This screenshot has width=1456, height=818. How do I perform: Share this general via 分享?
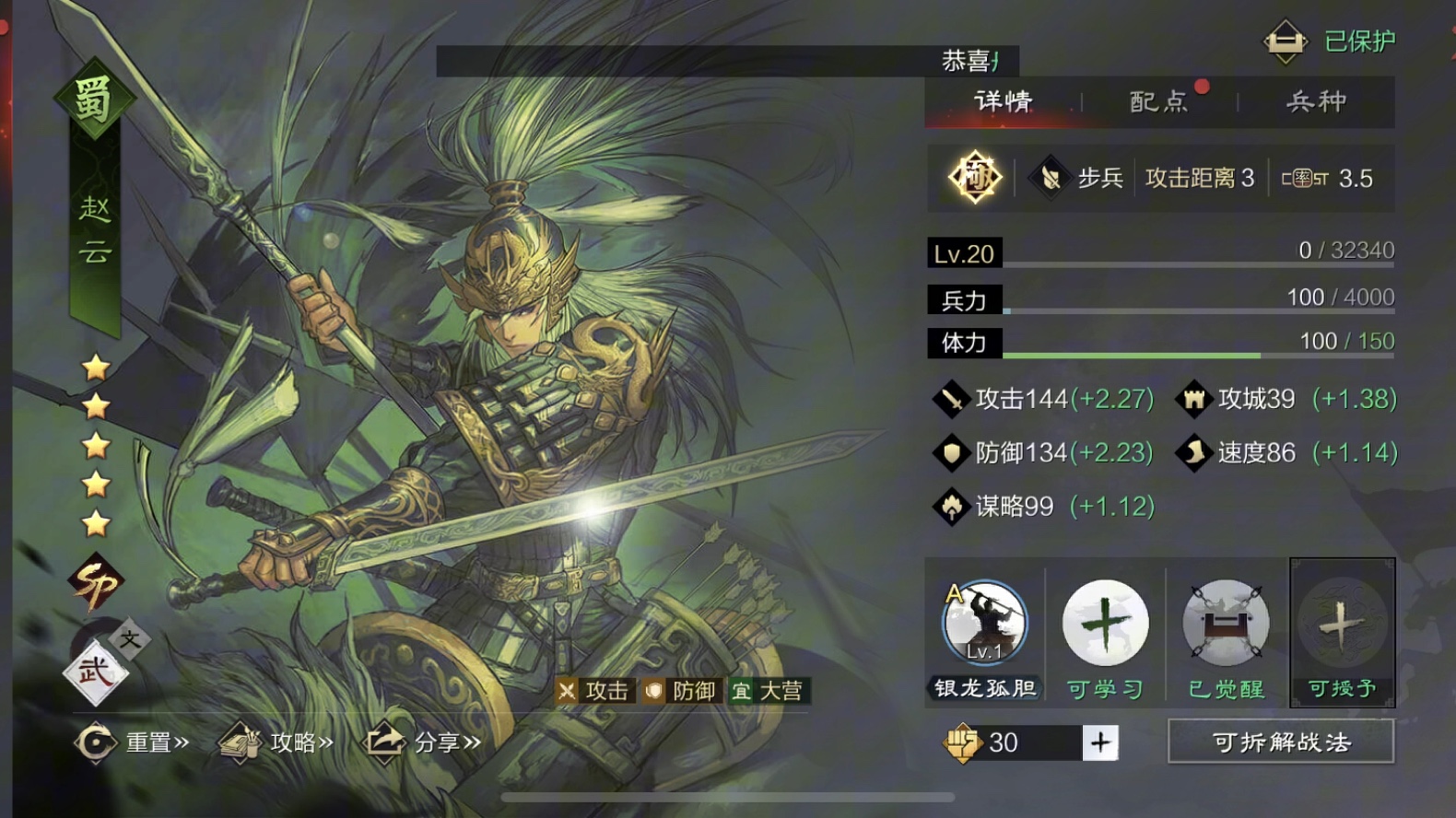[x=424, y=742]
